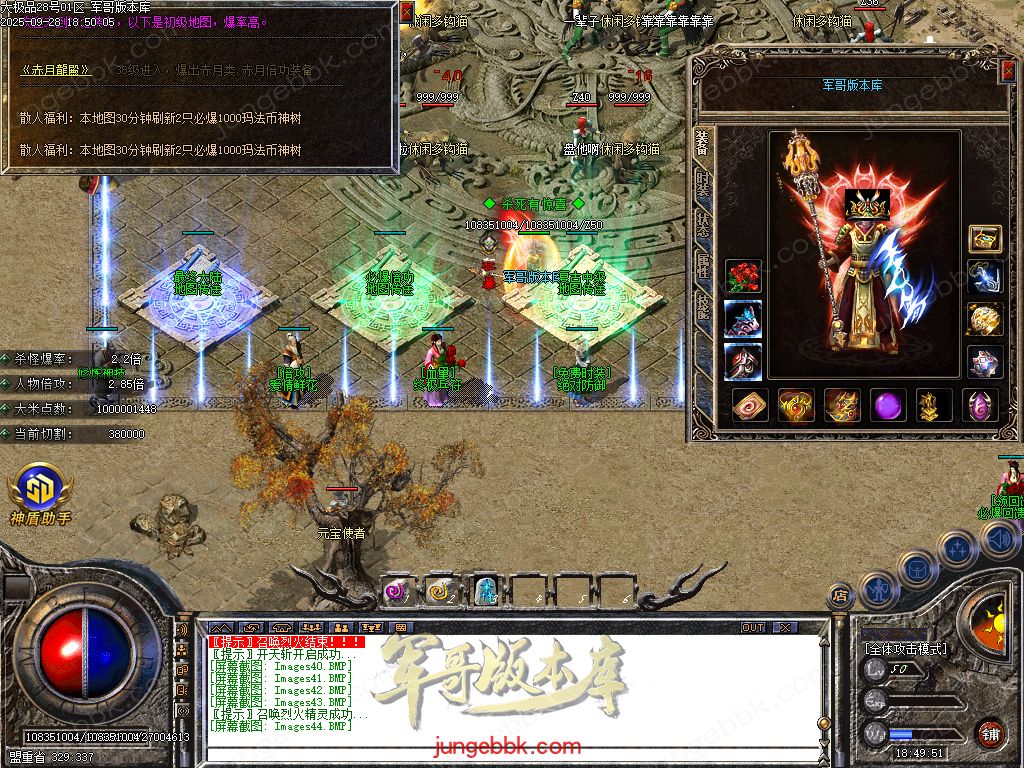This screenshot has width=1024, height=768.
Task: Switch to the 时装 fashion tab
Action: click(x=703, y=184)
